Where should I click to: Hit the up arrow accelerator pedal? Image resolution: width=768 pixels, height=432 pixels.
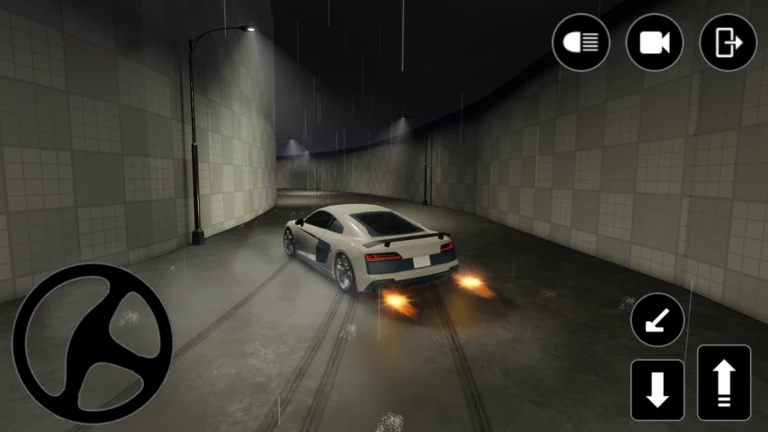tap(724, 382)
